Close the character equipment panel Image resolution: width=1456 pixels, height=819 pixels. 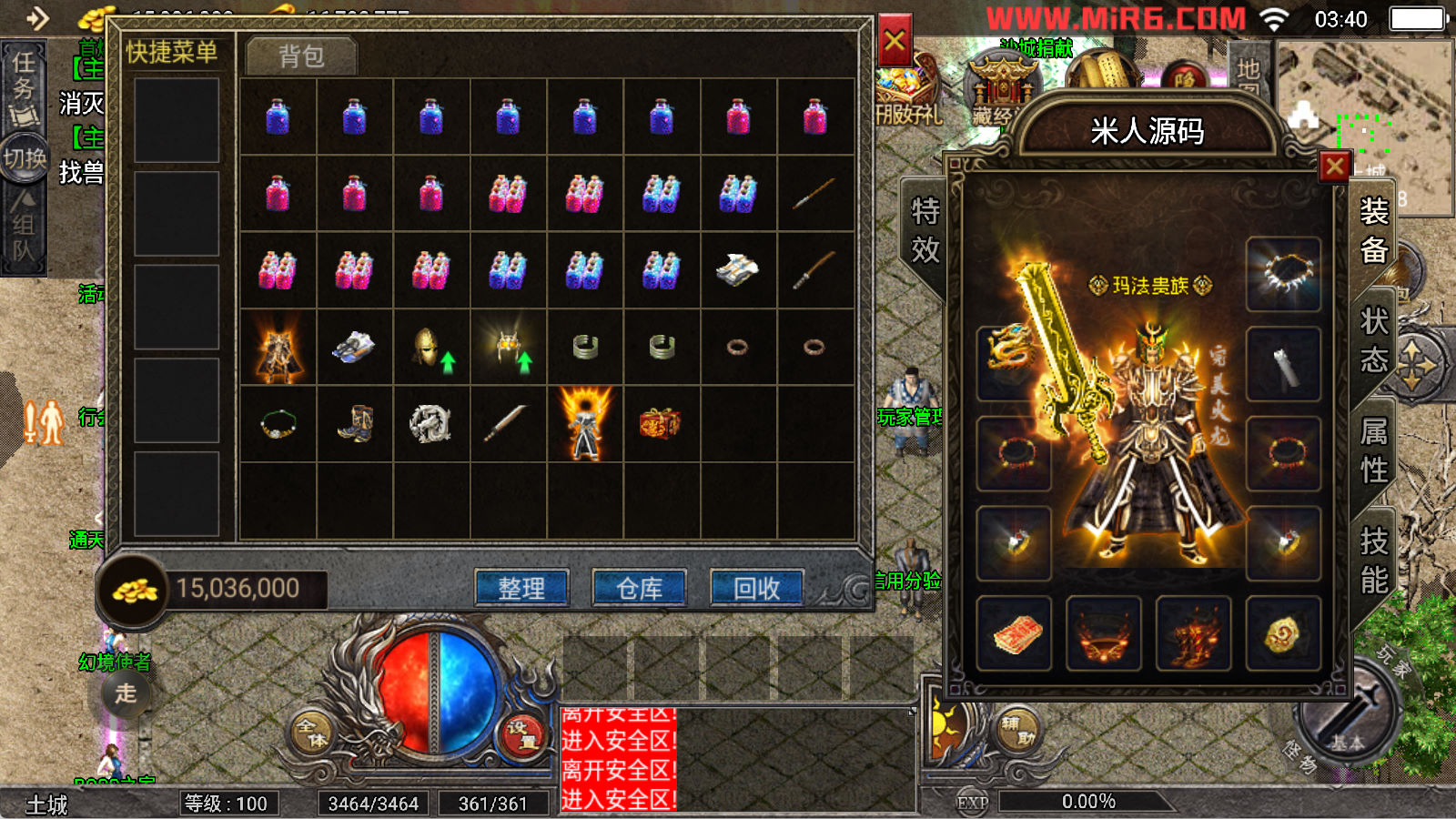tap(1335, 167)
